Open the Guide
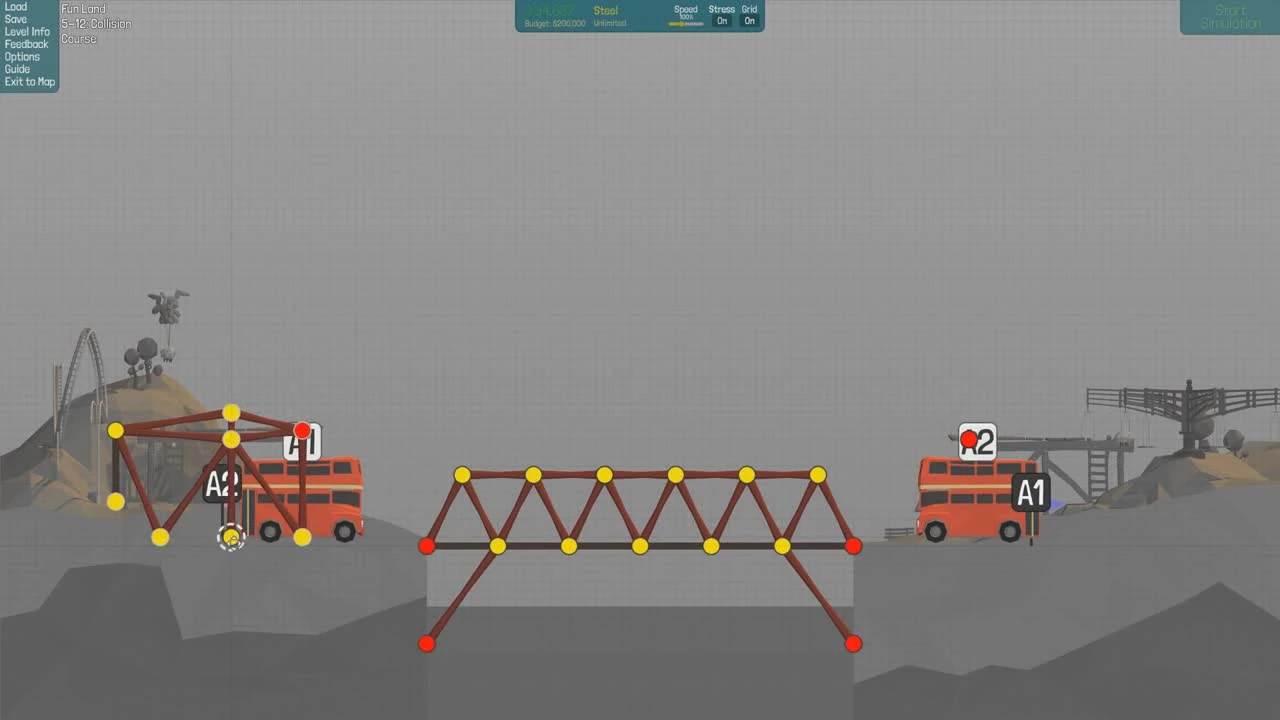Screen dimensions: 1280x720 tap(16, 69)
